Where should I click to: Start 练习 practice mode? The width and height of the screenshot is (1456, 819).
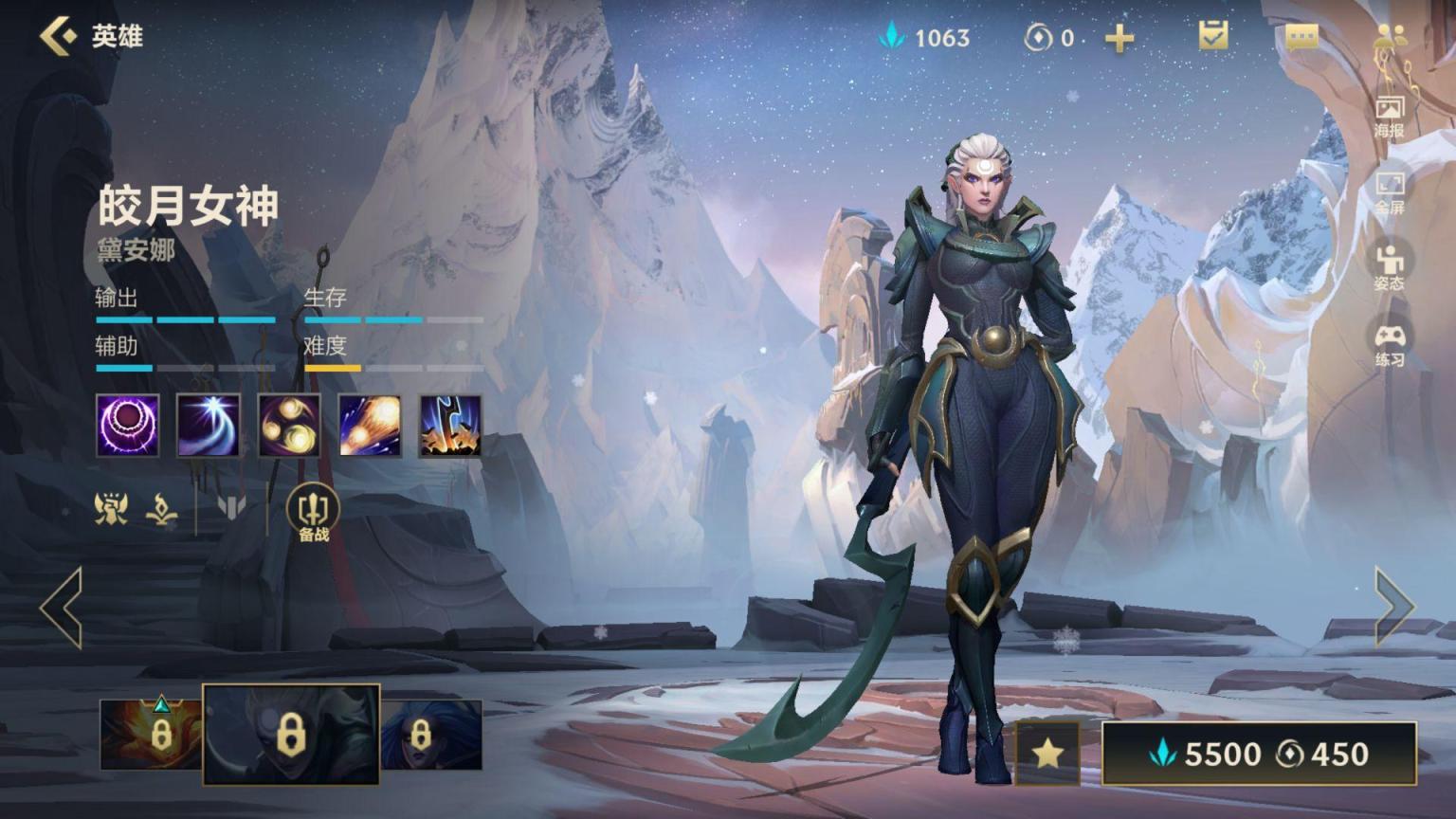coord(1390,344)
